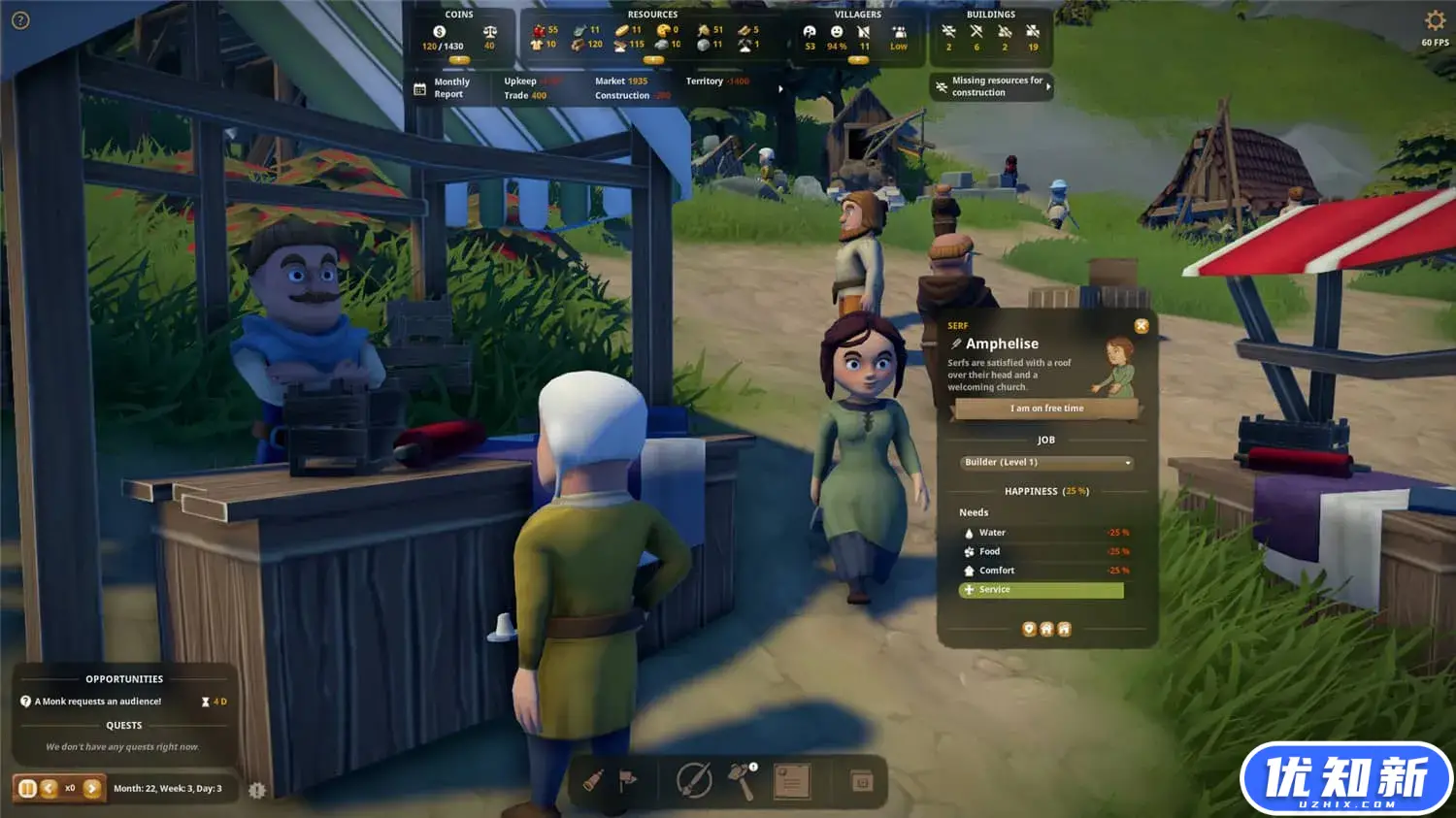This screenshot has height=818, width=1456.
Task: Expand the Resources panel
Action: coord(653,60)
